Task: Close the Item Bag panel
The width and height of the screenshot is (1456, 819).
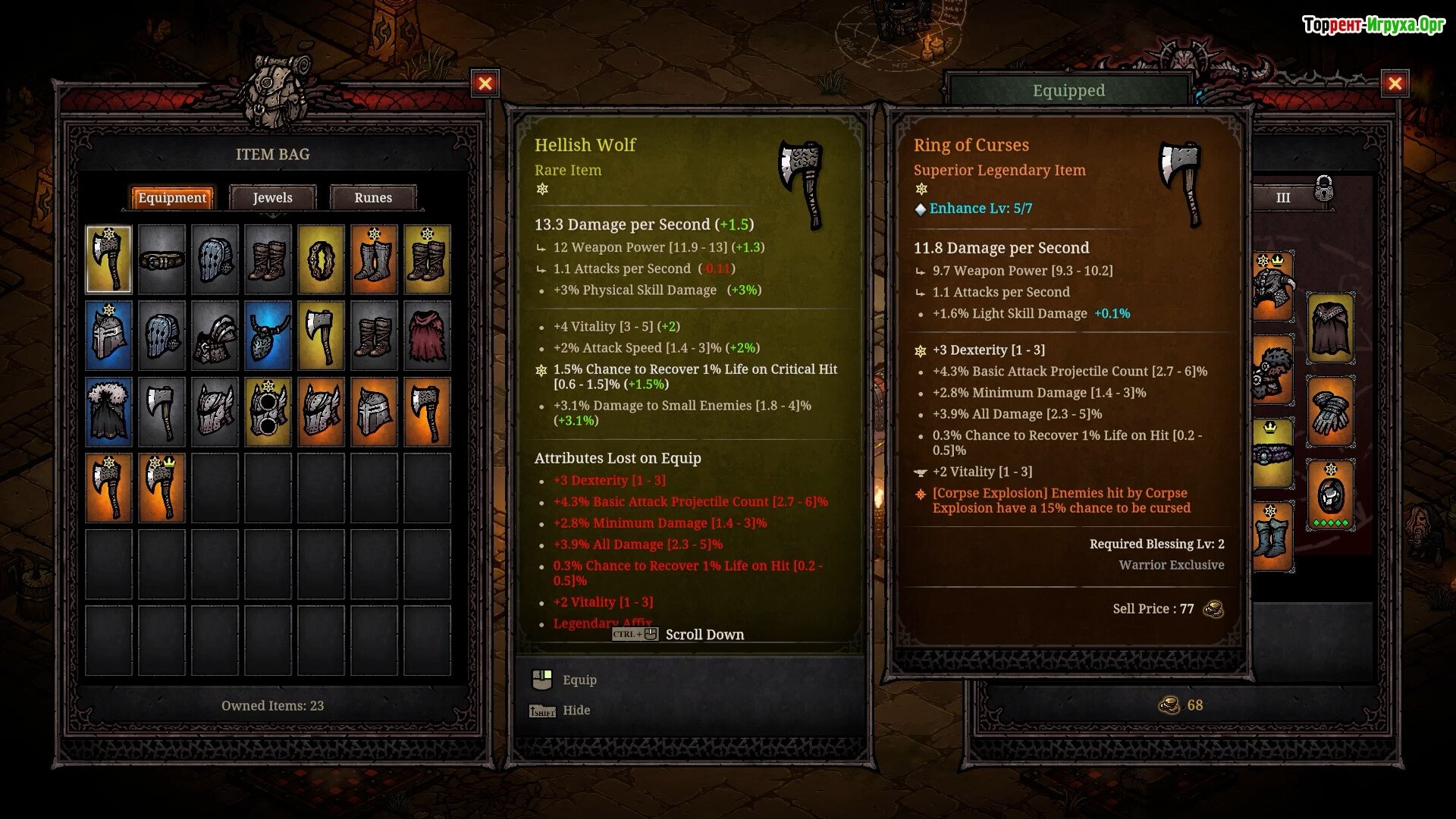Action: (x=485, y=83)
